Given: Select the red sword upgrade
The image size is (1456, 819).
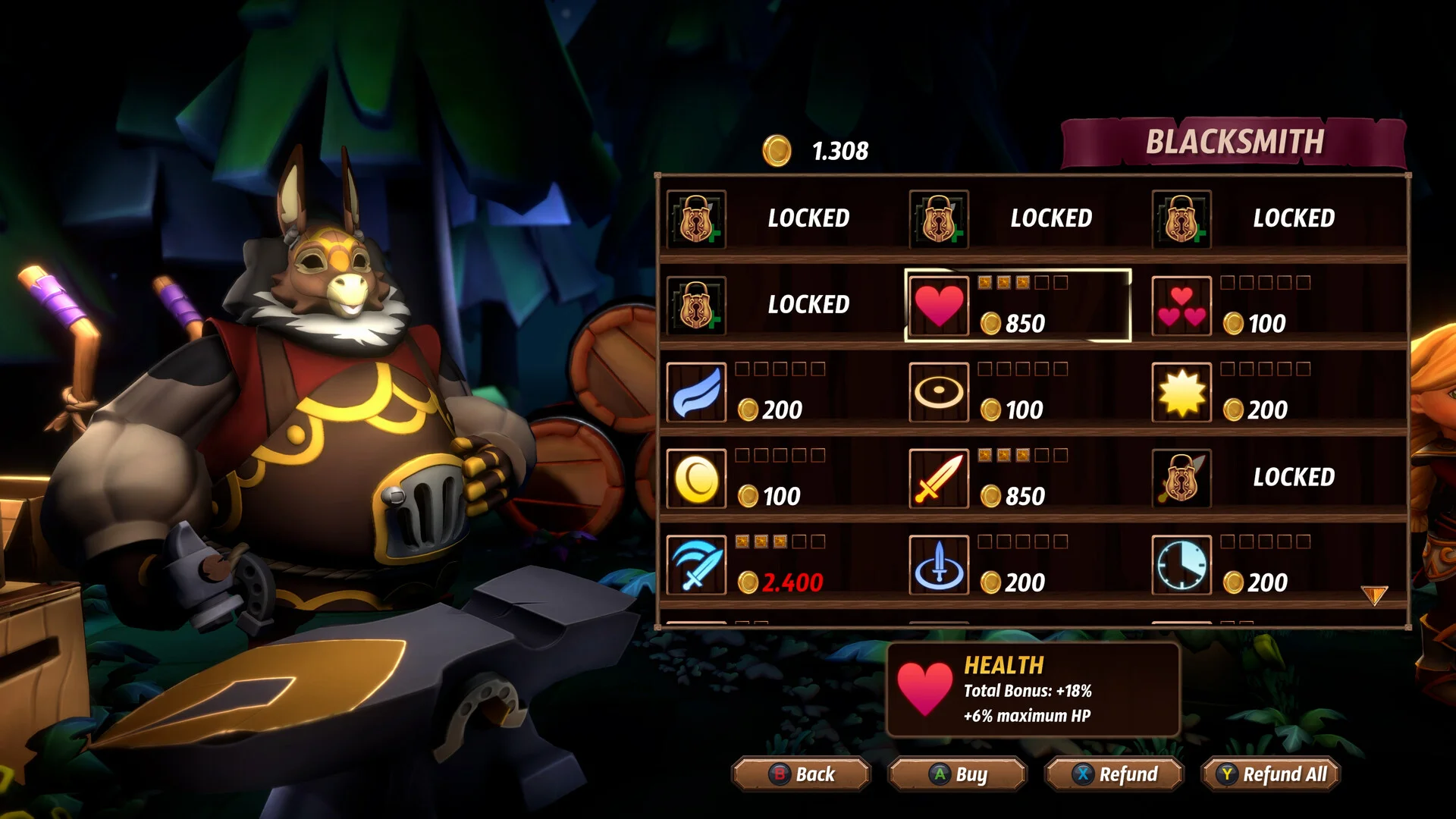Looking at the screenshot, I should click(x=939, y=479).
